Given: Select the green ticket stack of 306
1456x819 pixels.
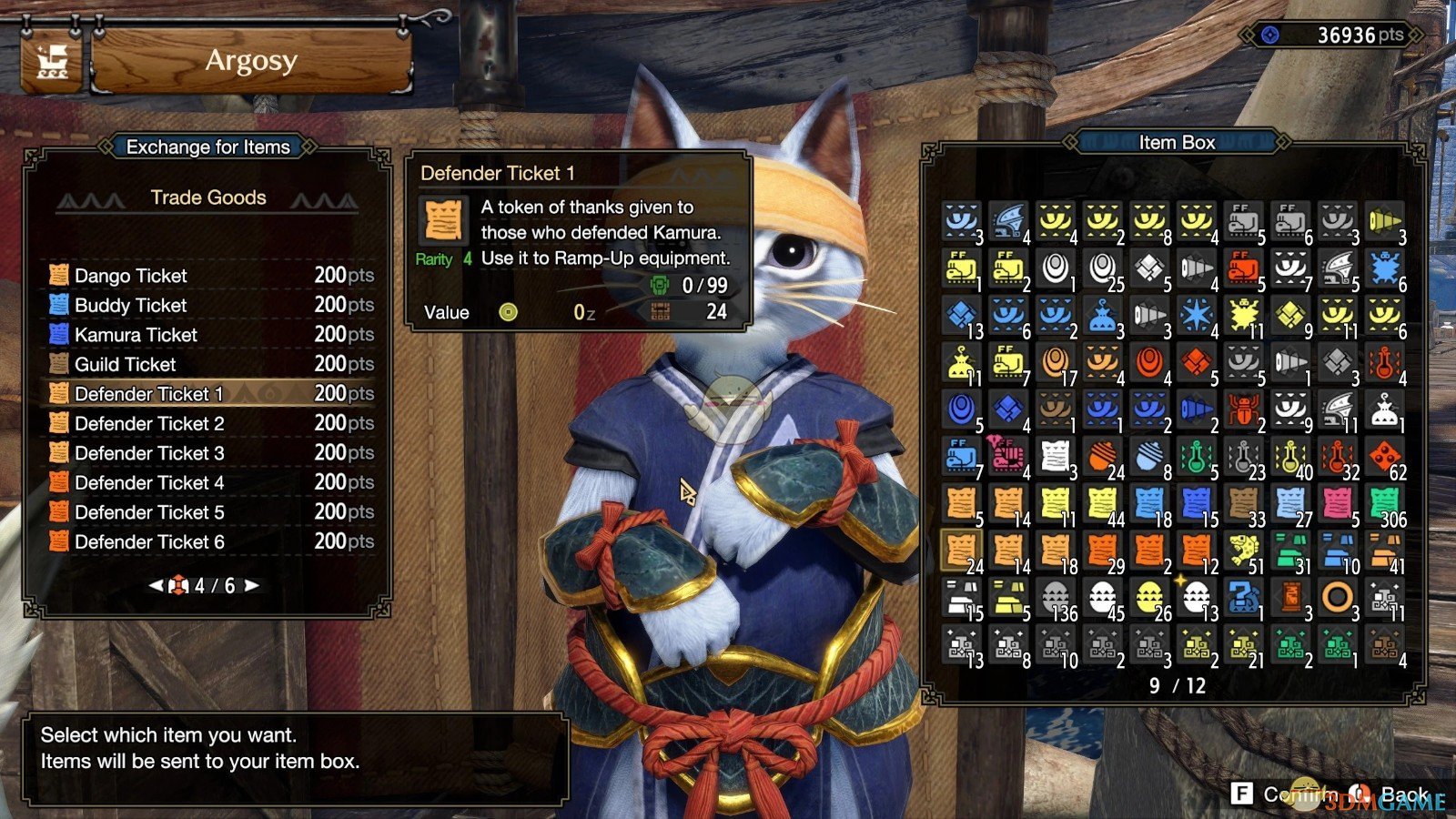Looking at the screenshot, I should point(1384,504).
